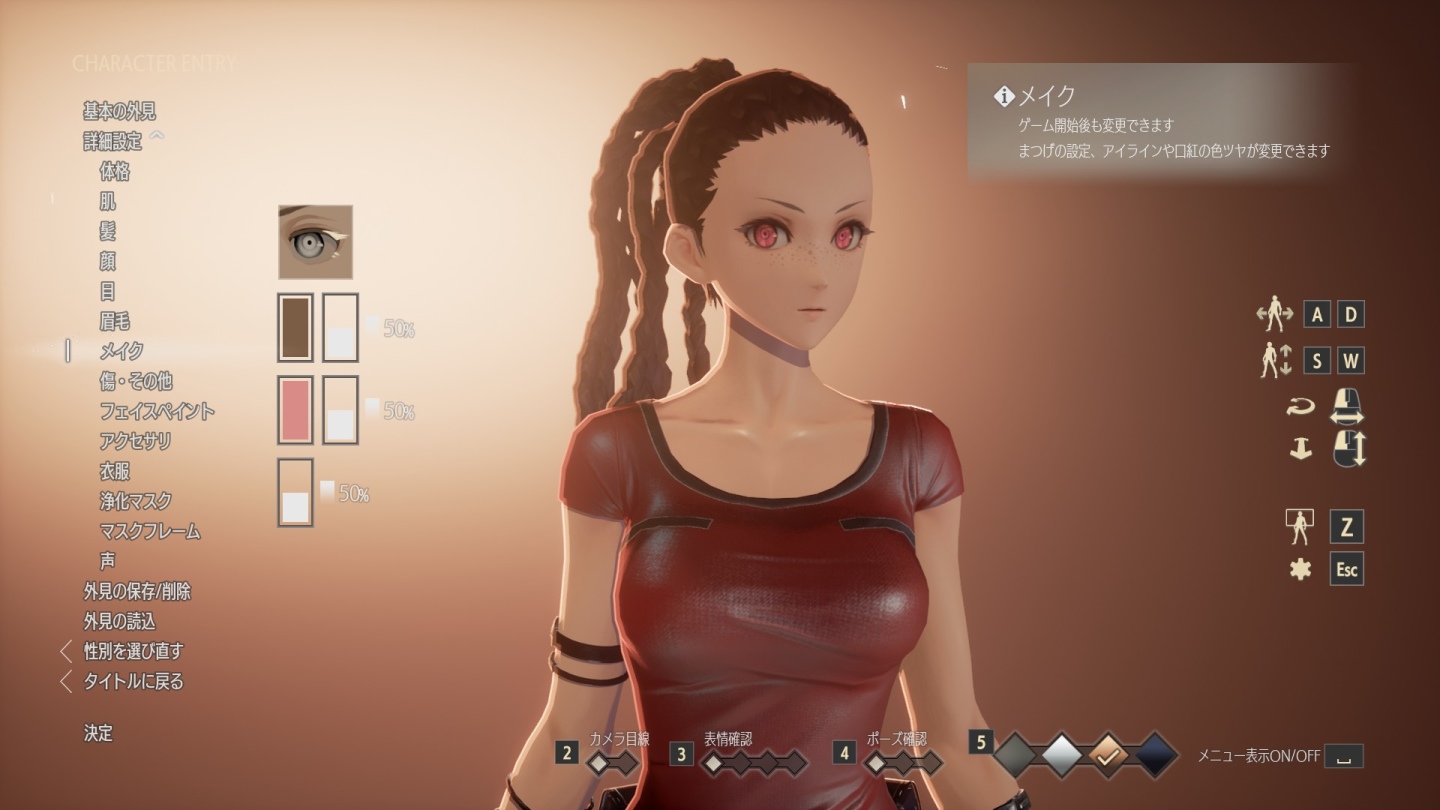The width and height of the screenshot is (1440, 810).
Task: Expand タイトルに戻る option
Action: [129, 680]
